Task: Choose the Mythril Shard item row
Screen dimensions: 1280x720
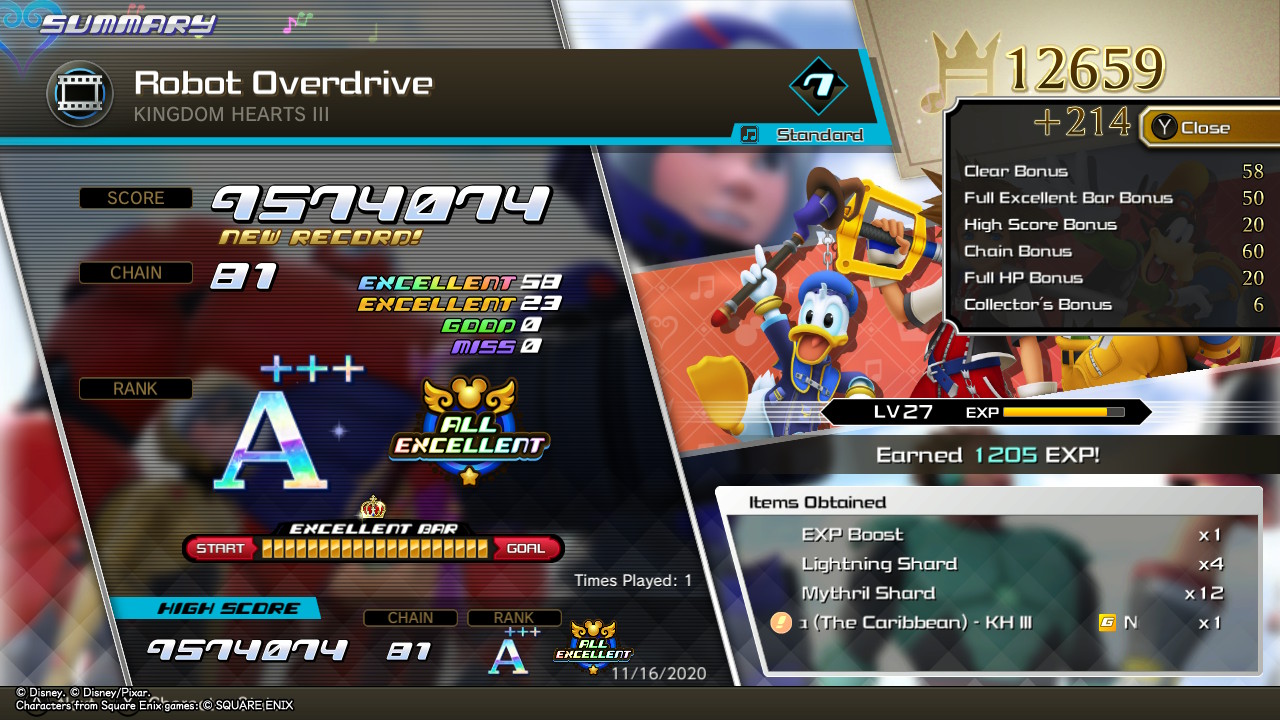Action: 990,593
